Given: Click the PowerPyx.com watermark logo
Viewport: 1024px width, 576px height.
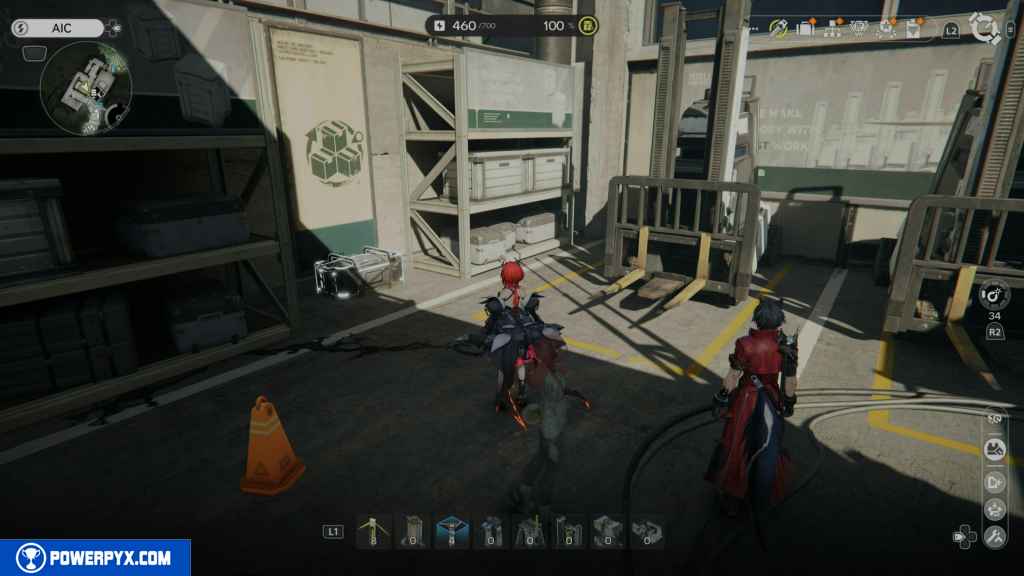Looking at the screenshot, I should tap(95, 558).
